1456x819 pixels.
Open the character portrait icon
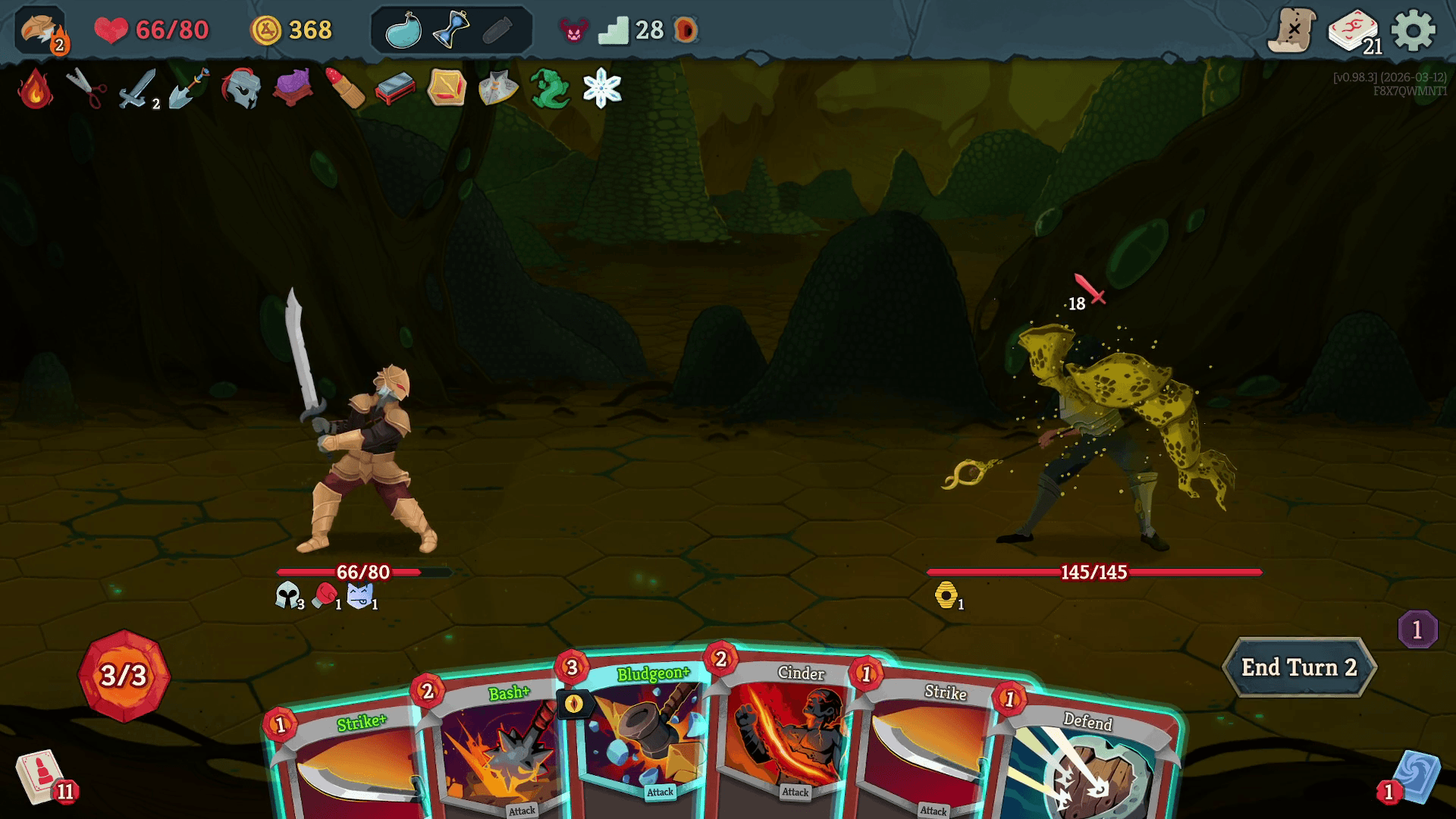click(41, 32)
